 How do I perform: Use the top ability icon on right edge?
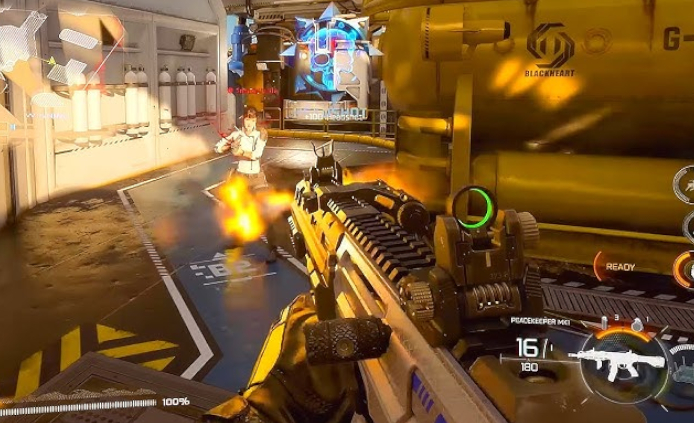click(x=686, y=183)
